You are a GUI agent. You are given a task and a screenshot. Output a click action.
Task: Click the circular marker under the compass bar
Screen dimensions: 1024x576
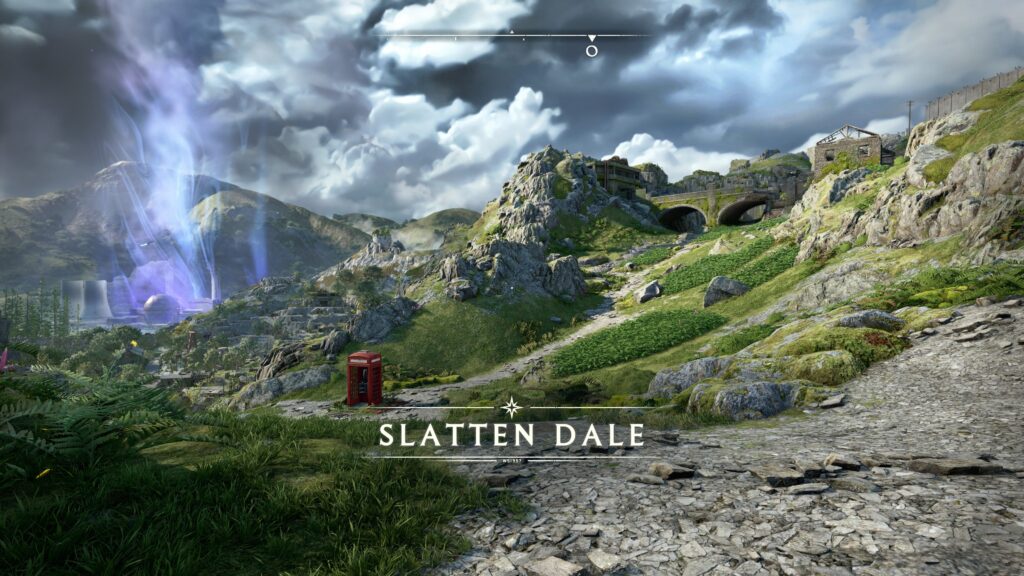(592, 50)
